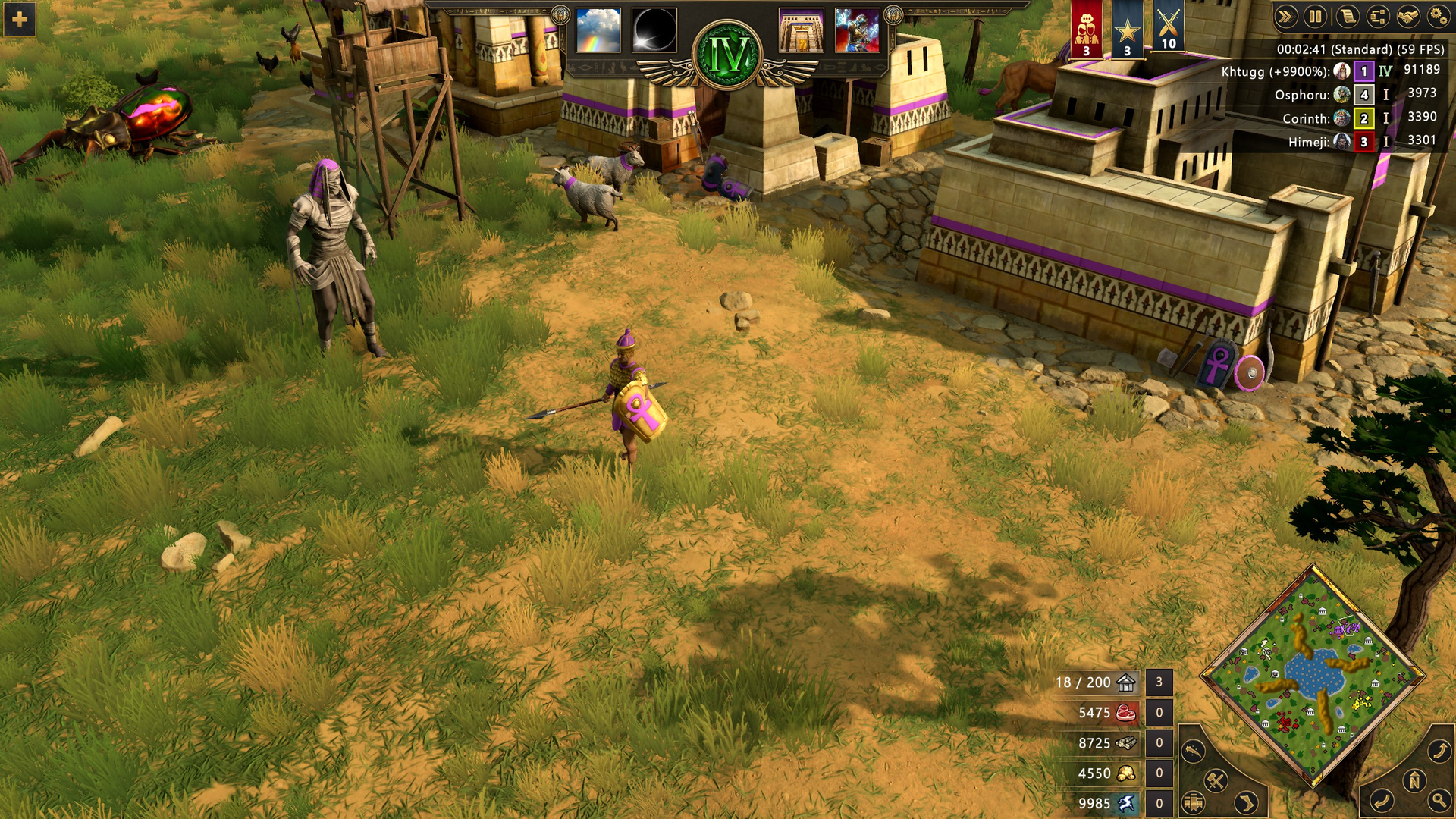This screenshot has height=819, width=1456.
Task: Select the blue glowing warrior god power
Action: point(857,30)
